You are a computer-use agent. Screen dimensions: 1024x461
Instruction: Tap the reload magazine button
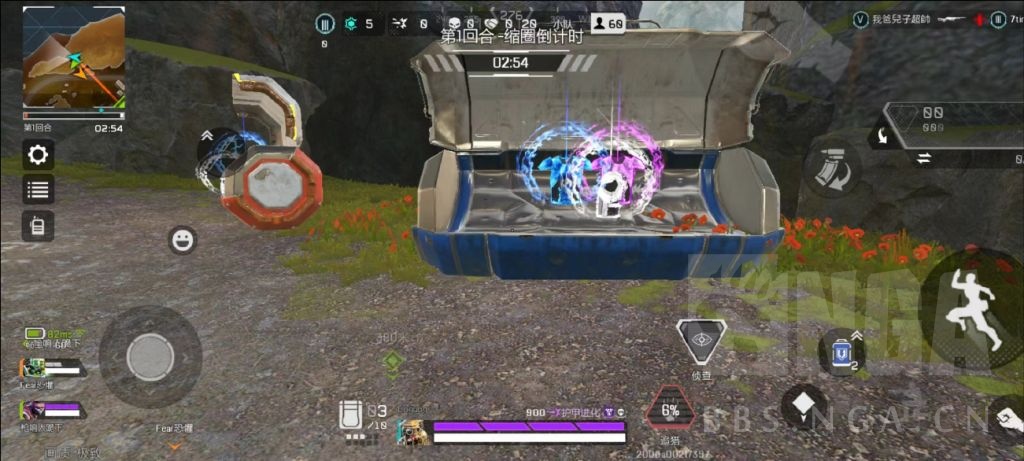tap(827, 169)
